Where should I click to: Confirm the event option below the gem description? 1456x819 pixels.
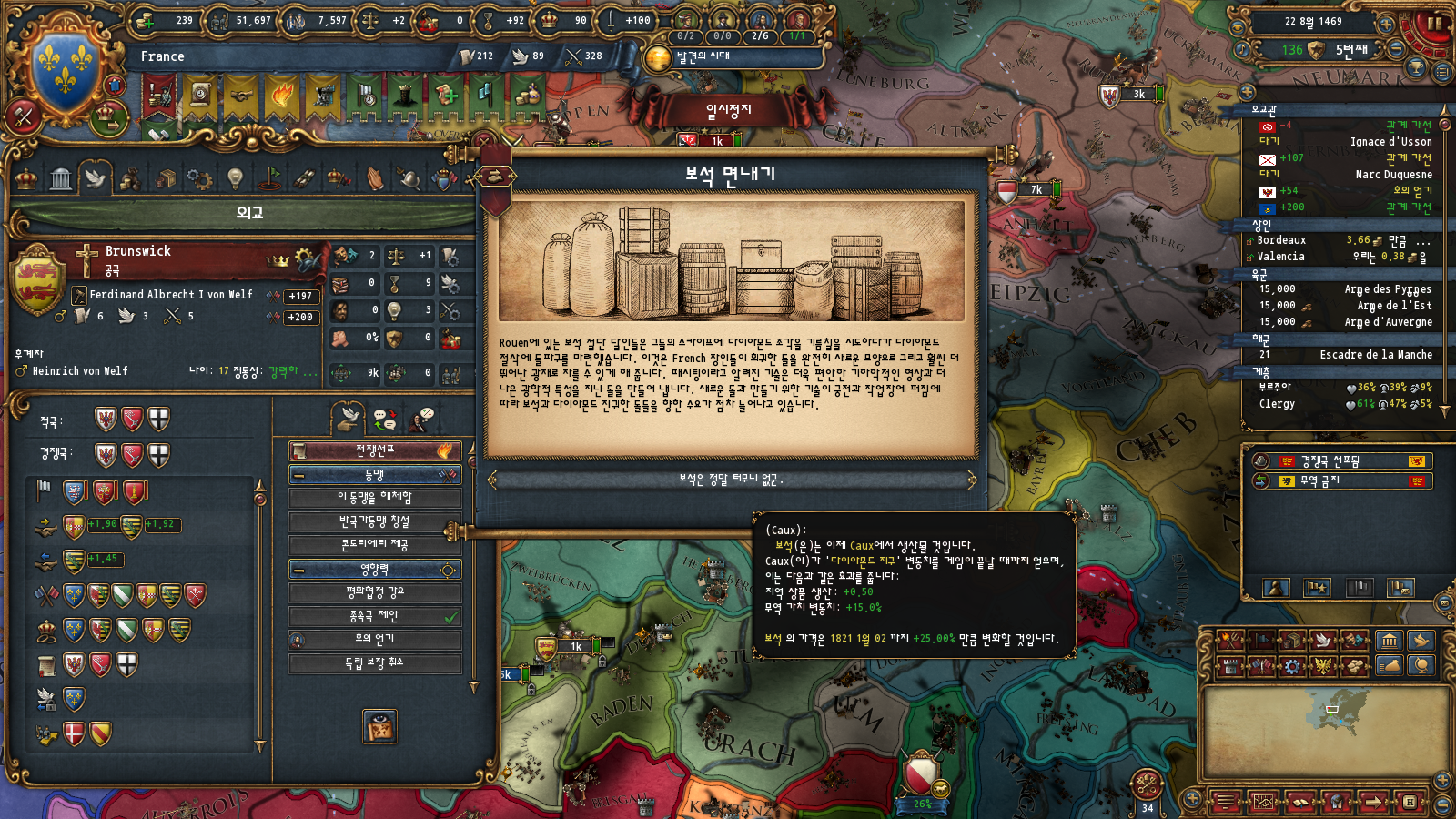coord(732,480)
